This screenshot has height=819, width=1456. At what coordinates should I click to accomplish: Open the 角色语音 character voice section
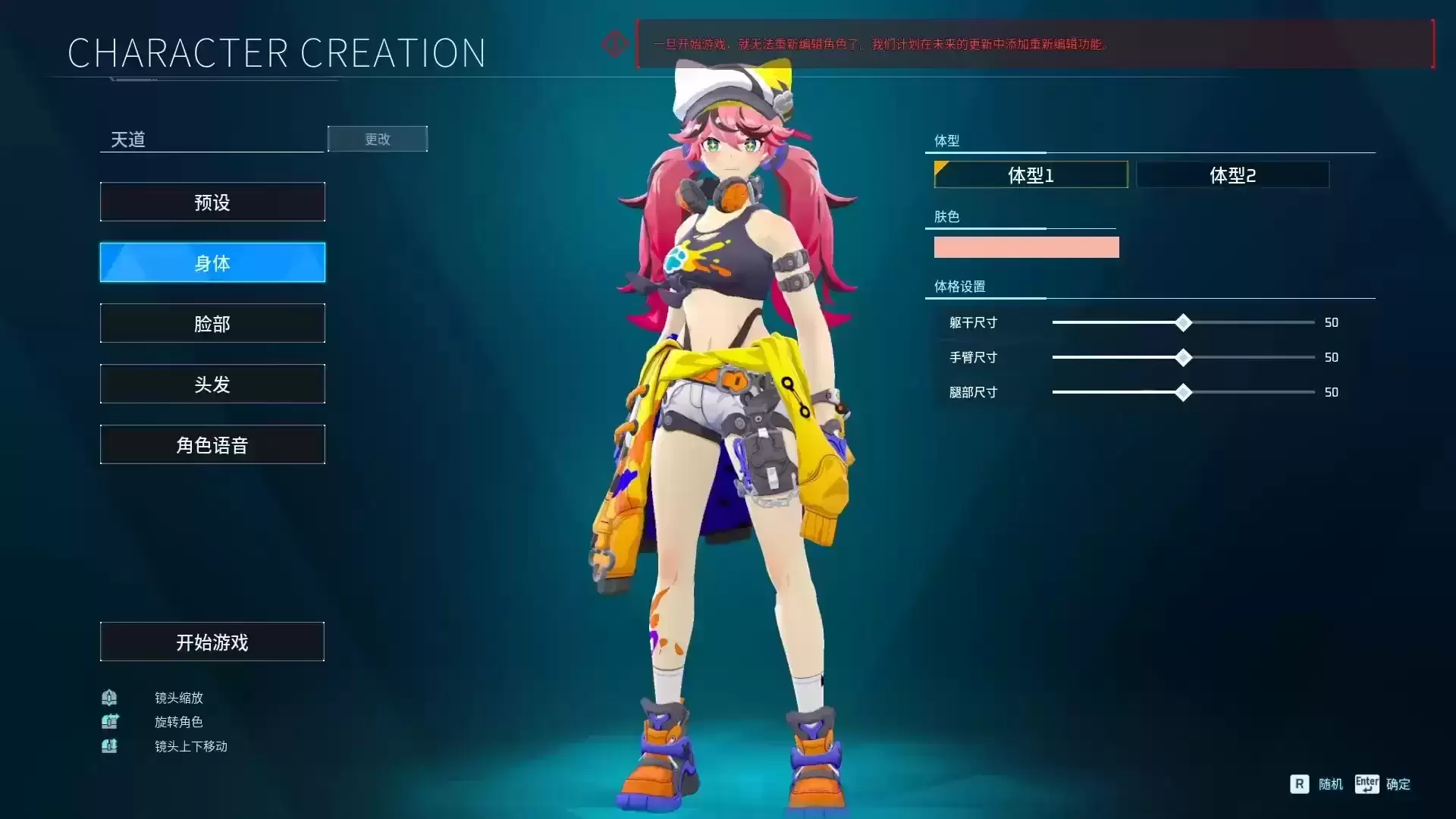pyautogui.click(x=212, y=444)
